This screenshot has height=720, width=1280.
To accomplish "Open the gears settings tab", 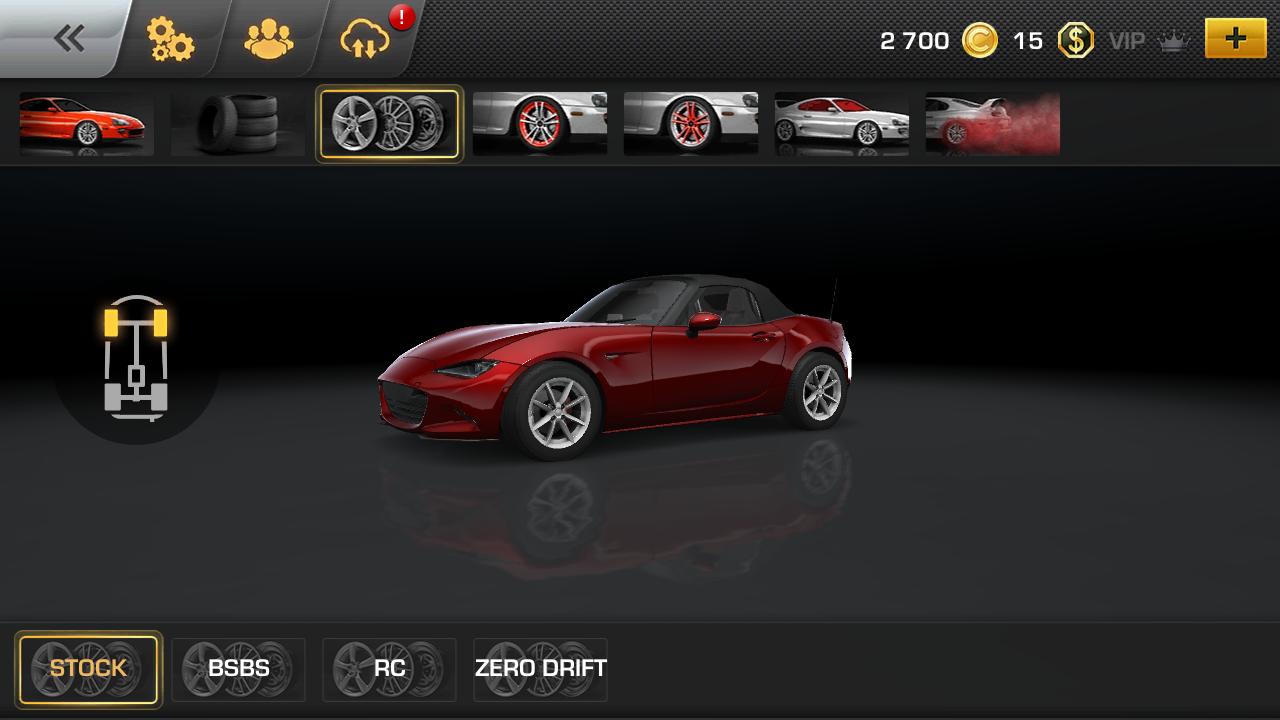I will click(x=170, y=40).
